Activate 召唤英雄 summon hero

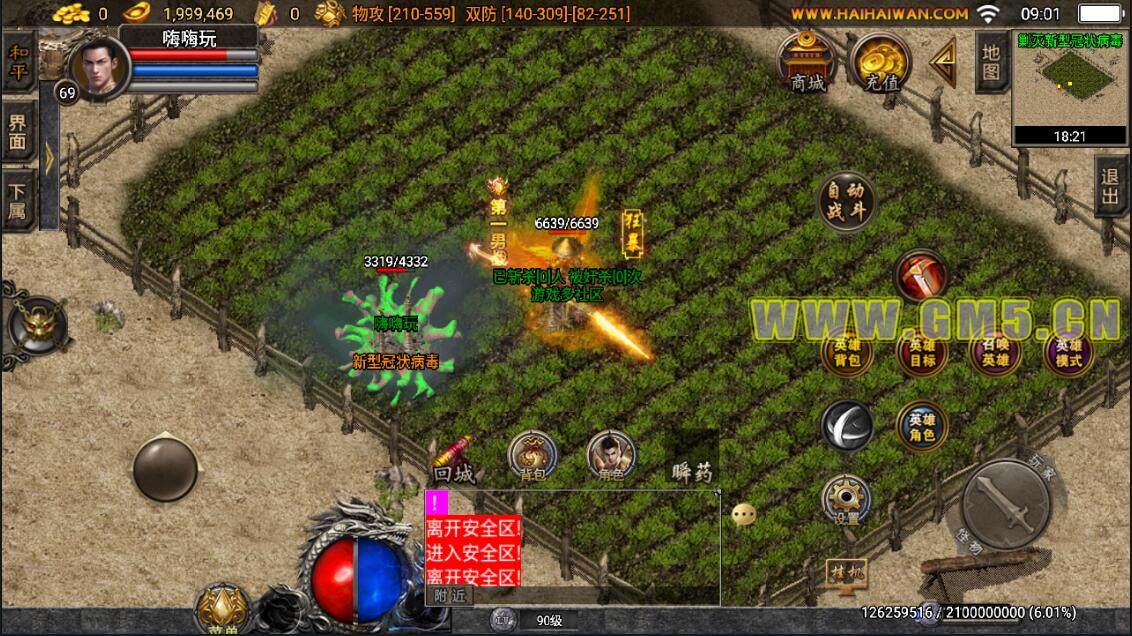click(994, 352)
